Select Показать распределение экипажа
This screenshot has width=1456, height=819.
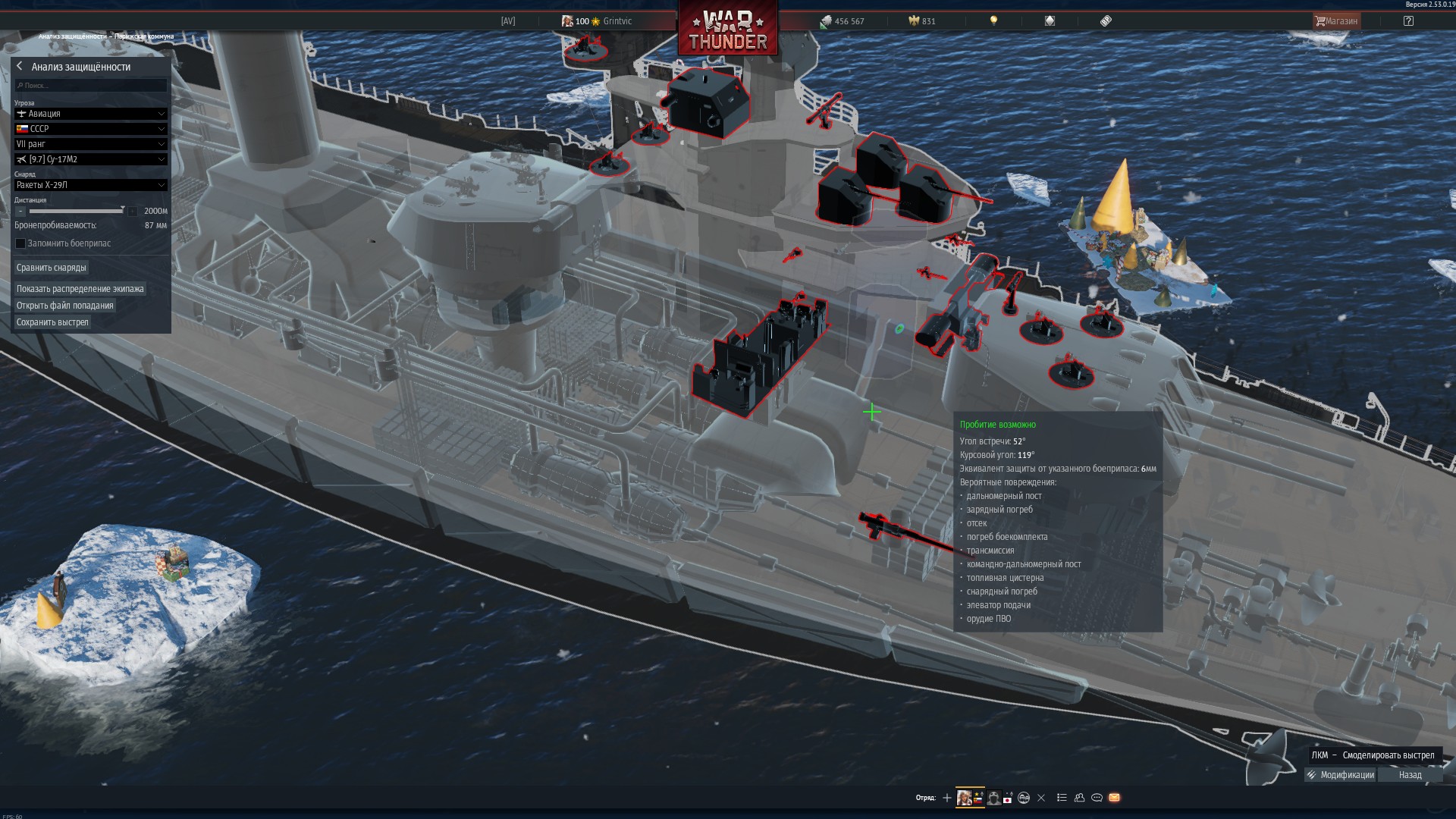point(80,289)
